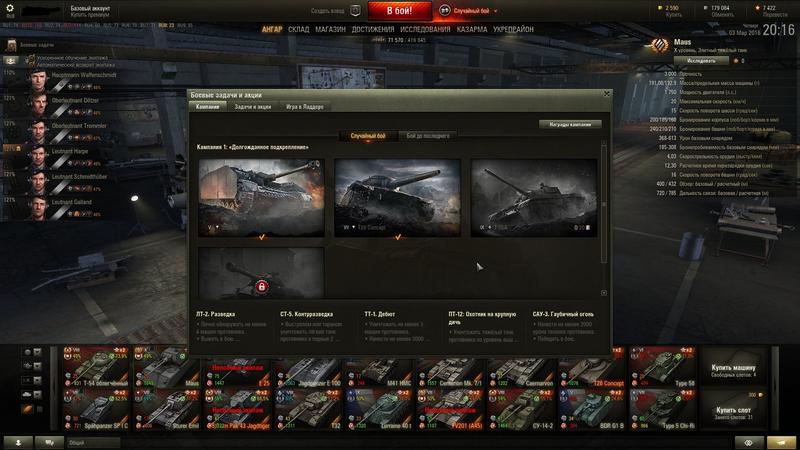Screen dimensions: 800x450
Task: Switch to the Задачи и акции tab
Action: 253,106
